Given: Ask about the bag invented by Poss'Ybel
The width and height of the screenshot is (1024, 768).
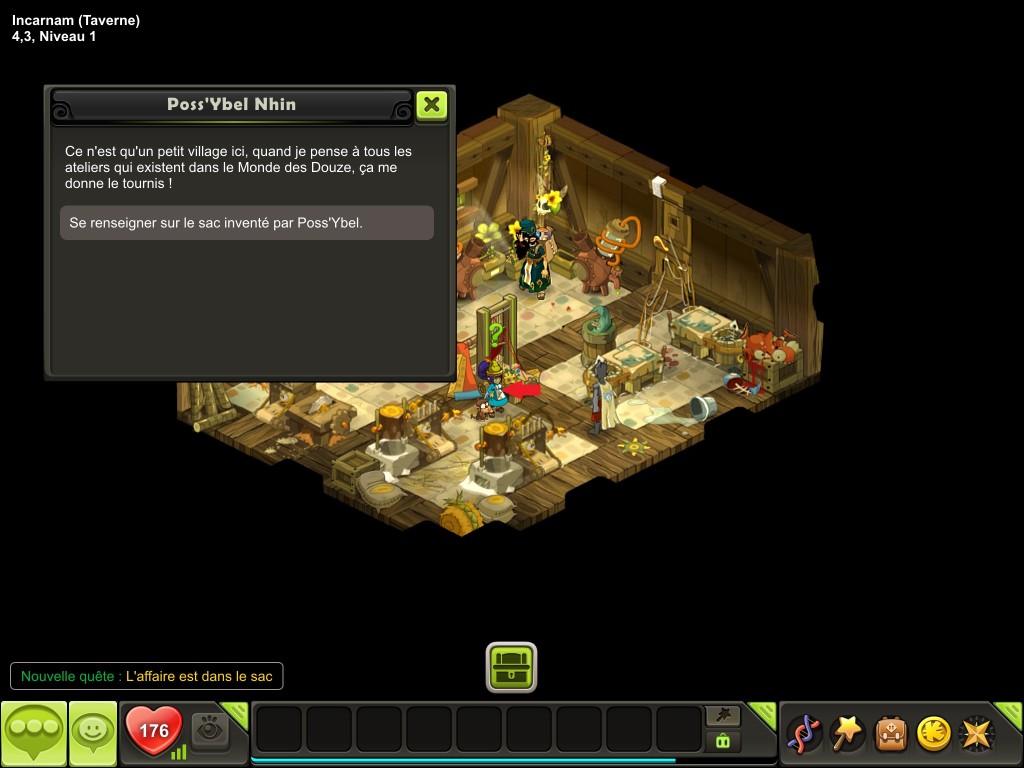Looking at the screenshot, I should [247, 223].
